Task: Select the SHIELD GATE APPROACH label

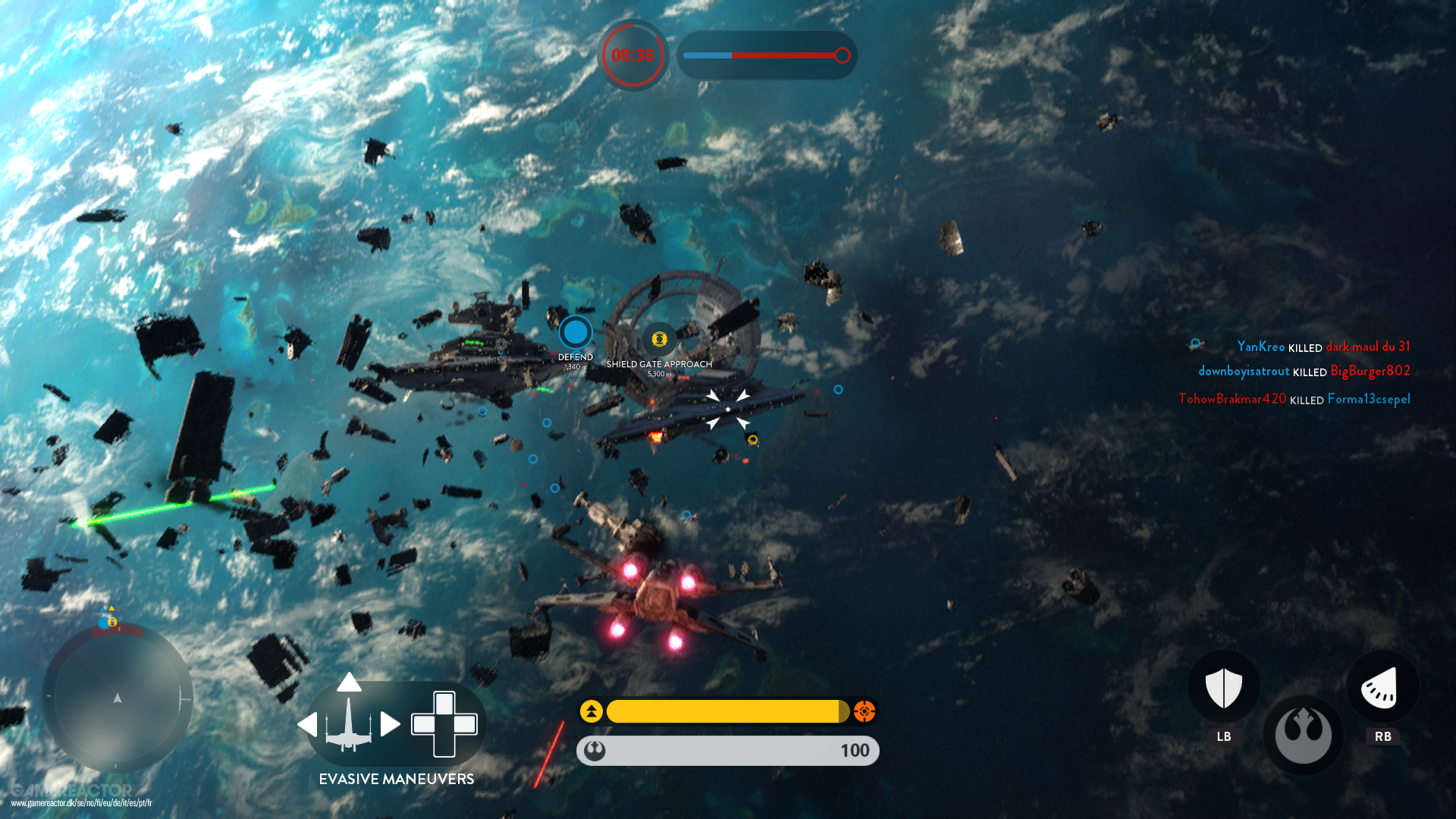Action: (x=659, y=364)
